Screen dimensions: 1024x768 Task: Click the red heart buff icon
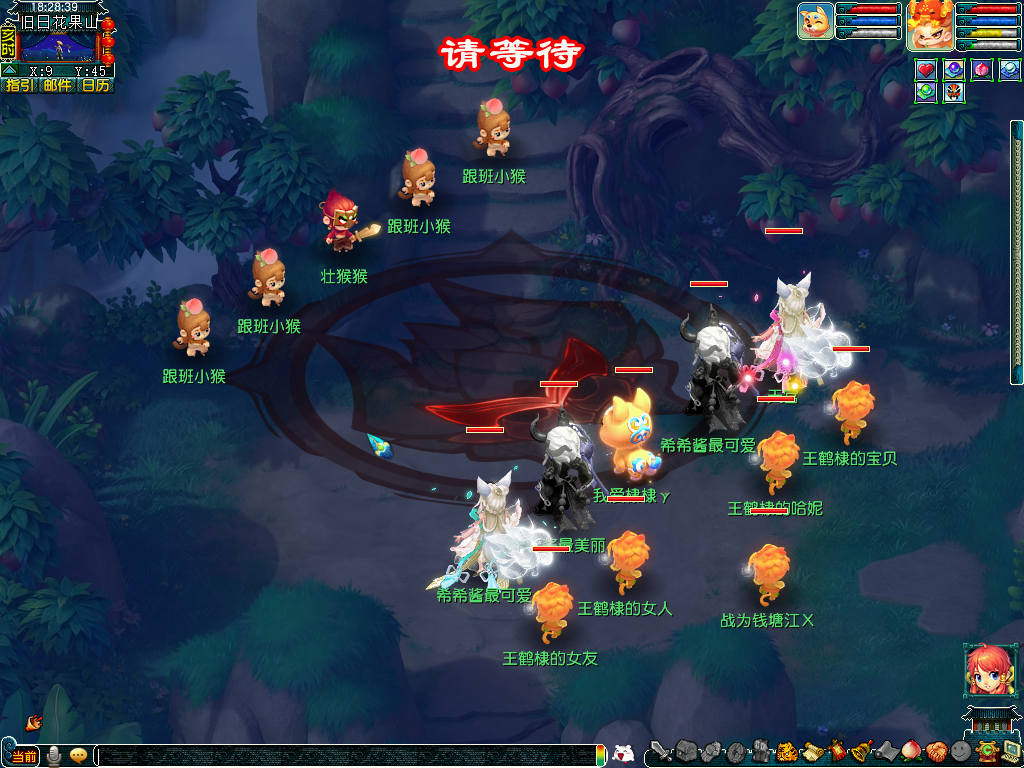(x=926, y=70)
